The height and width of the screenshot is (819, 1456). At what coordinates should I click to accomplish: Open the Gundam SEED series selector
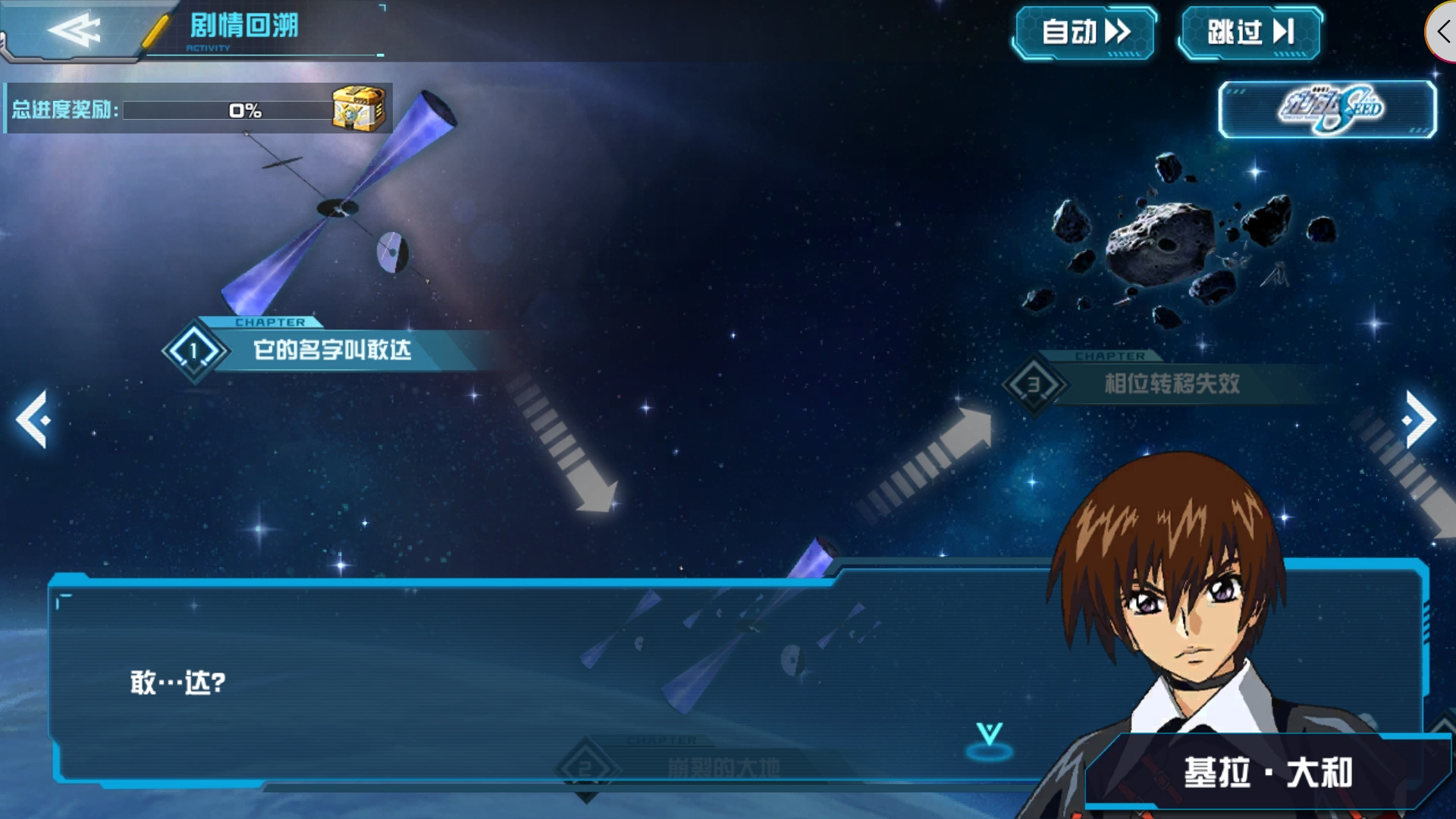click(1327, 110)
